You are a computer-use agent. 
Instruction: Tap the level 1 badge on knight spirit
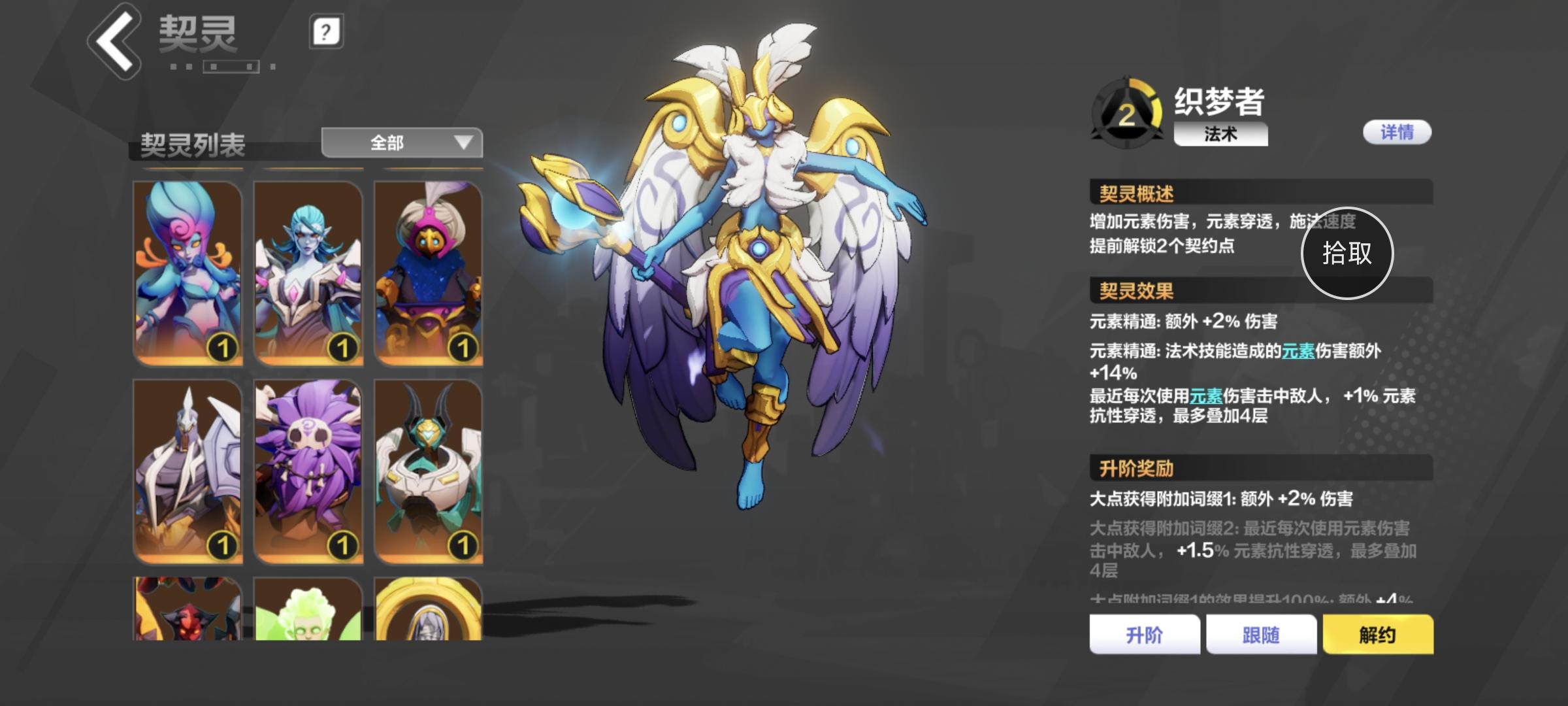[222, 542]
